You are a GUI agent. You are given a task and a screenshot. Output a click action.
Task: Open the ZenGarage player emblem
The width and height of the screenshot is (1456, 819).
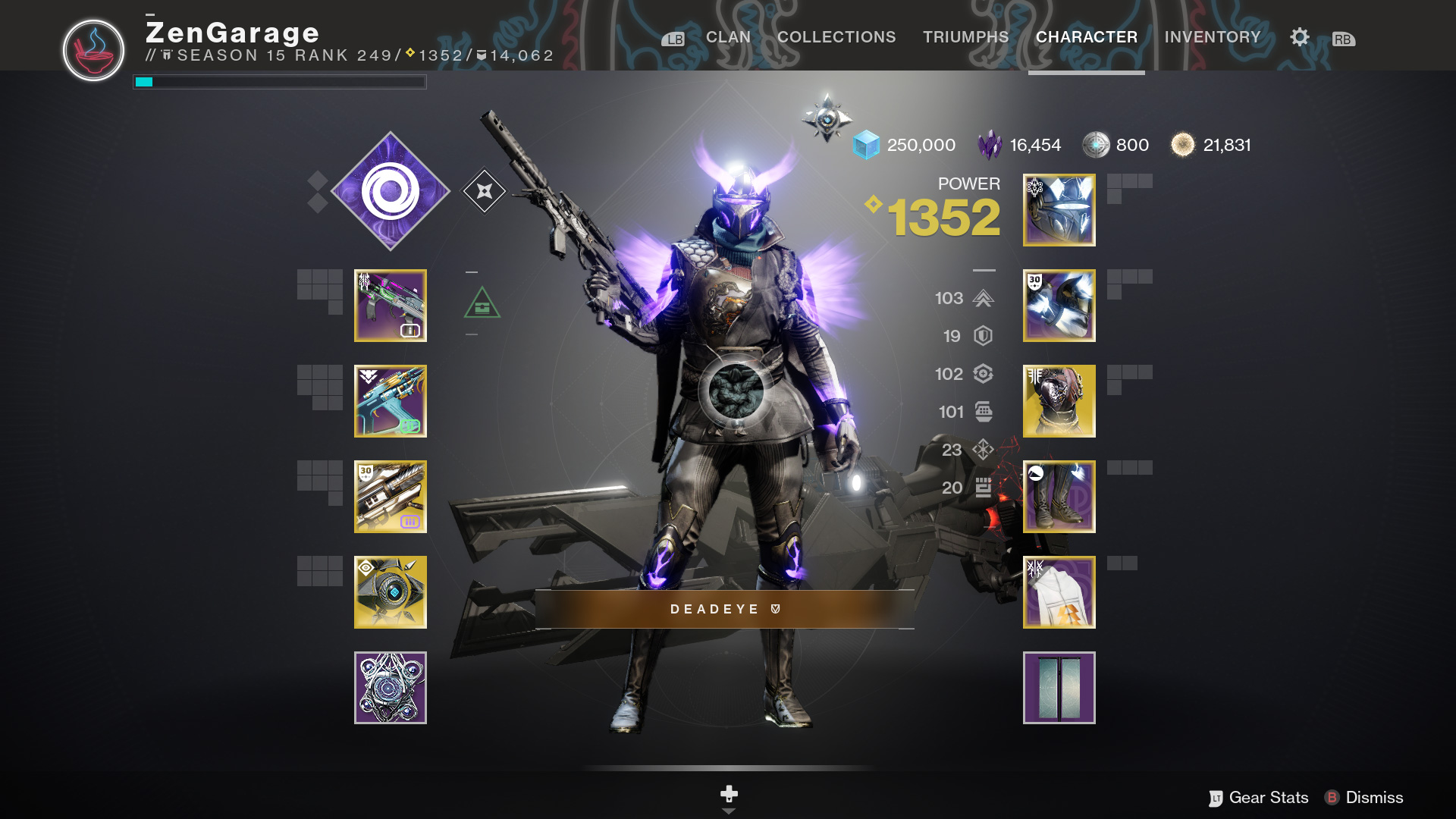point(93,50)
